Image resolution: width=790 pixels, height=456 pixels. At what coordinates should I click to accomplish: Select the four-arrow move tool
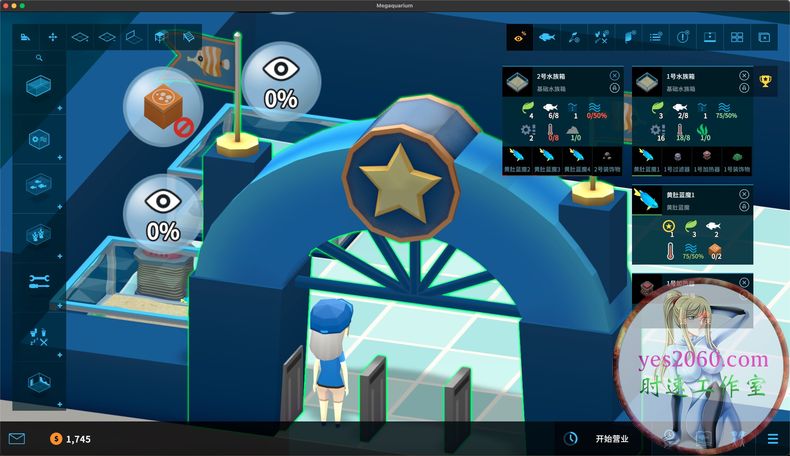pos(52,37)
